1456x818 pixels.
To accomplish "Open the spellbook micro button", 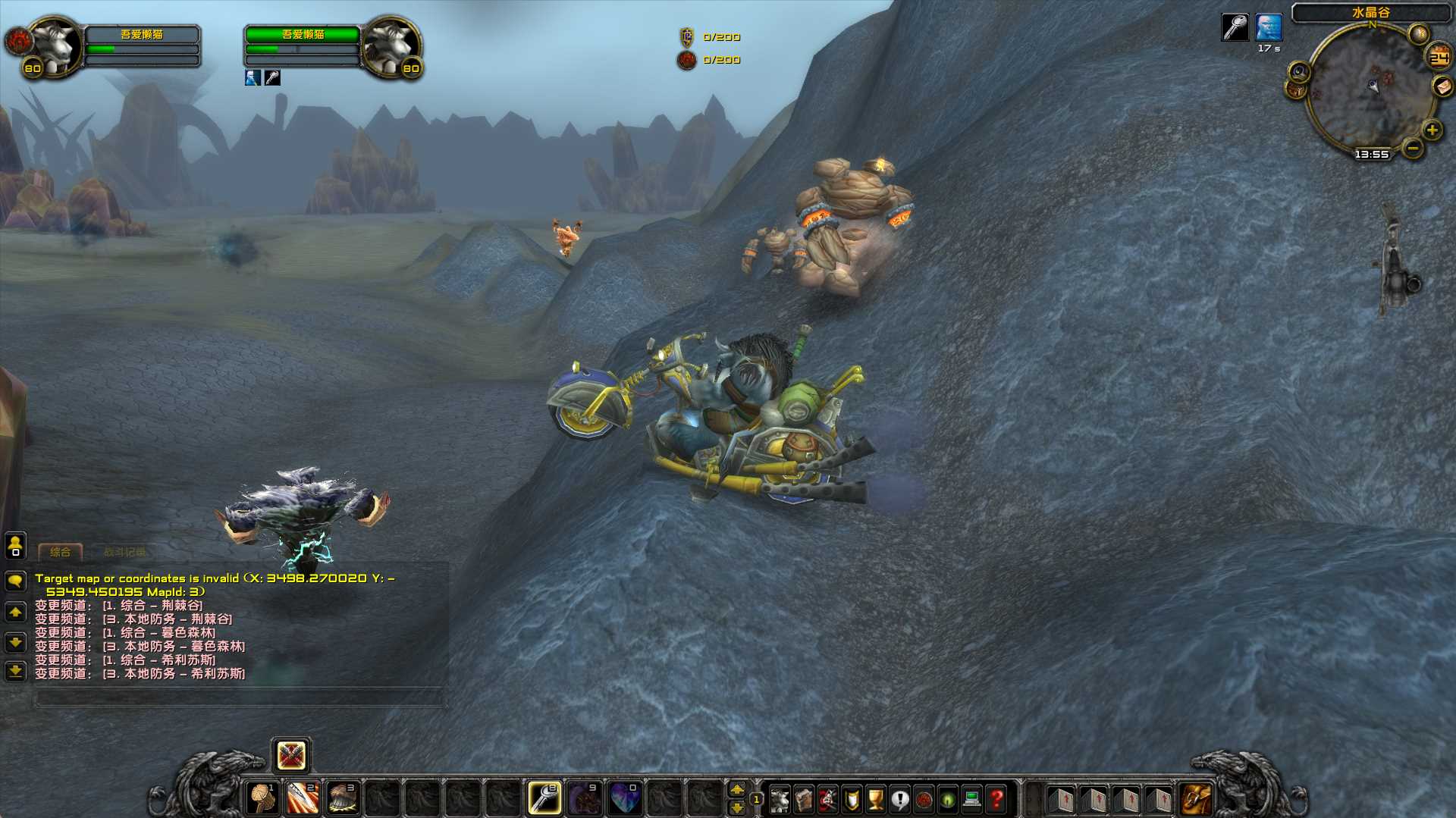I will click(x=804, y=799).
